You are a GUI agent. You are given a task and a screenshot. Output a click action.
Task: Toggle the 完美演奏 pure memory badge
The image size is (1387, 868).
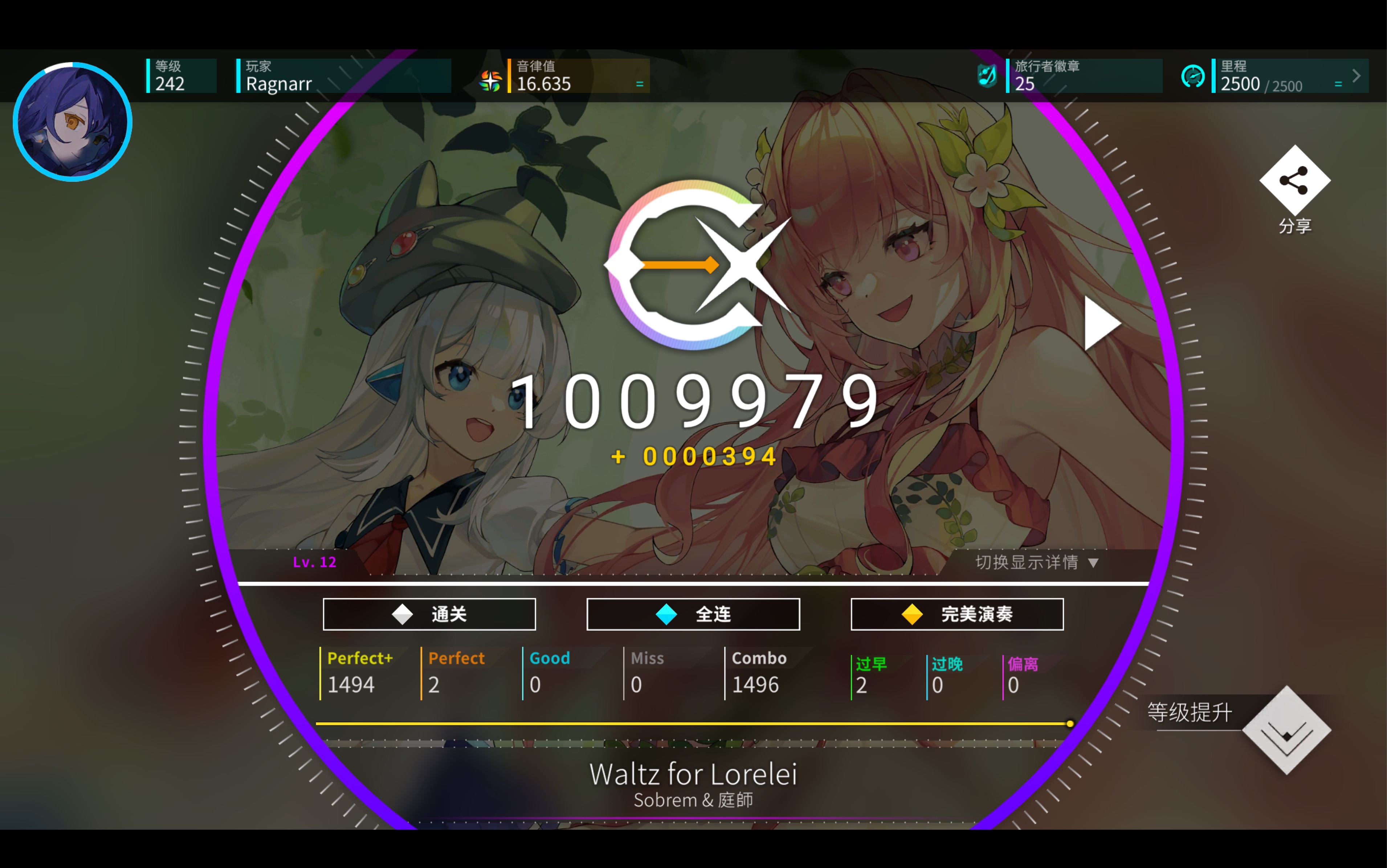(x=956, y=614)
